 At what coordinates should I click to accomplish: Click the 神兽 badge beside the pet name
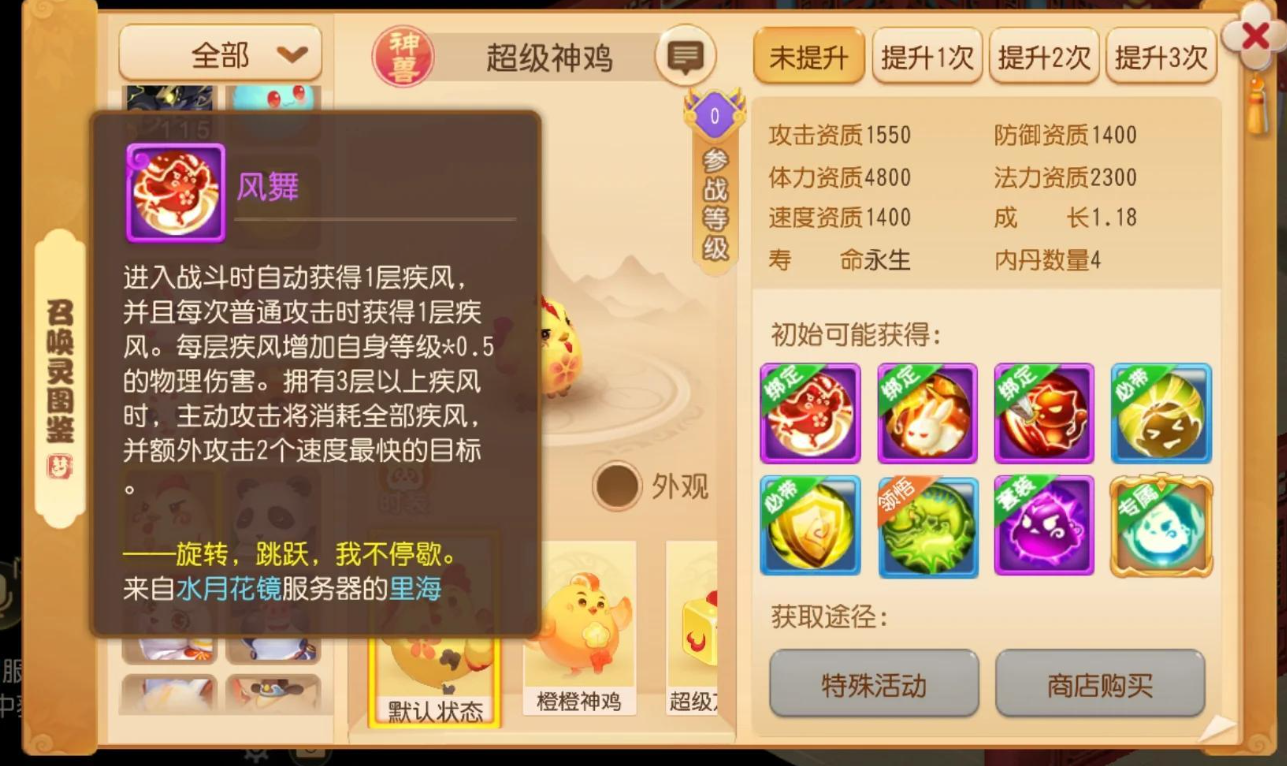[402, 55]
